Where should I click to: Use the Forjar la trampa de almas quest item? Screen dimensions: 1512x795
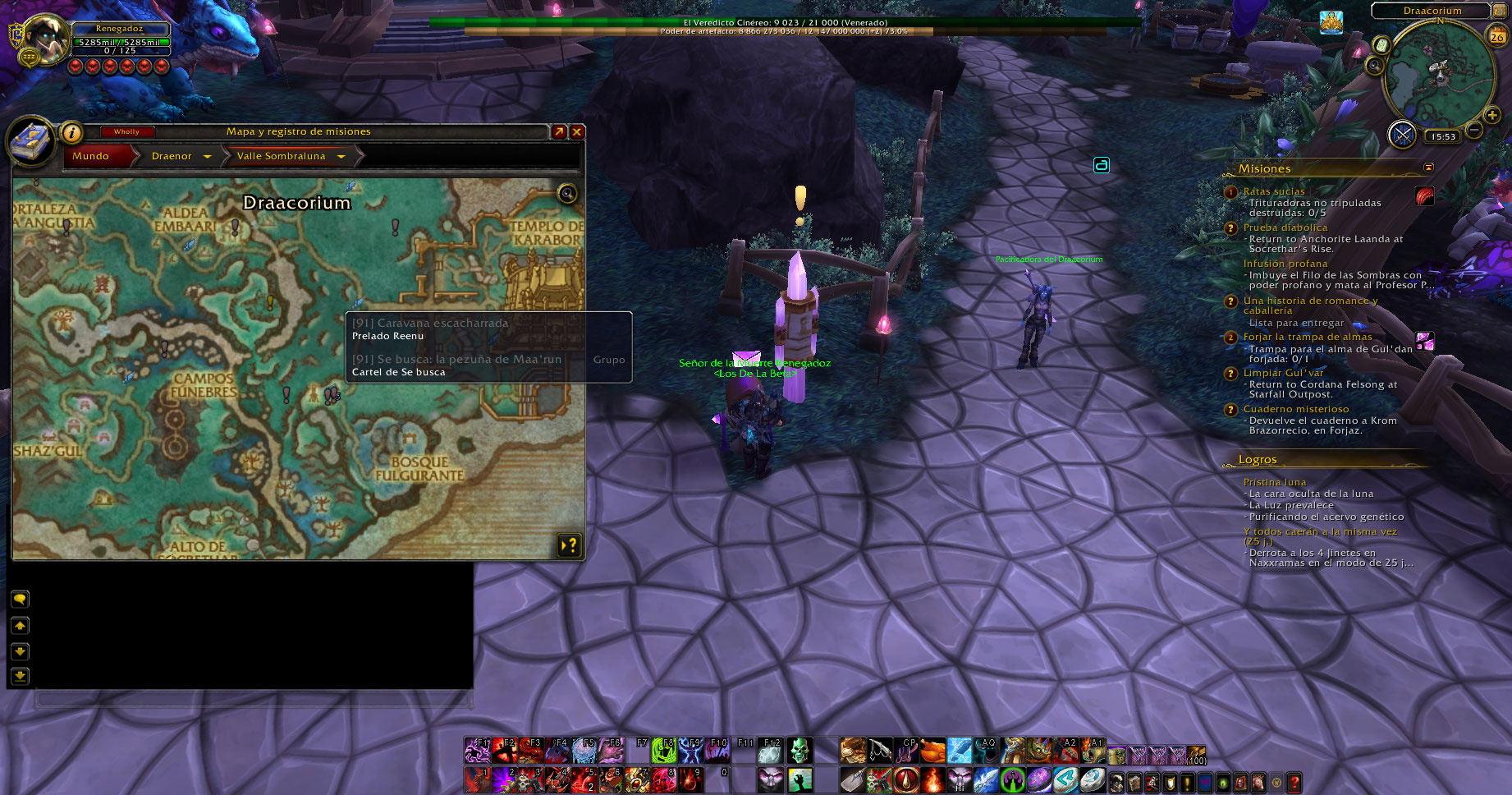pos(1424,341)
